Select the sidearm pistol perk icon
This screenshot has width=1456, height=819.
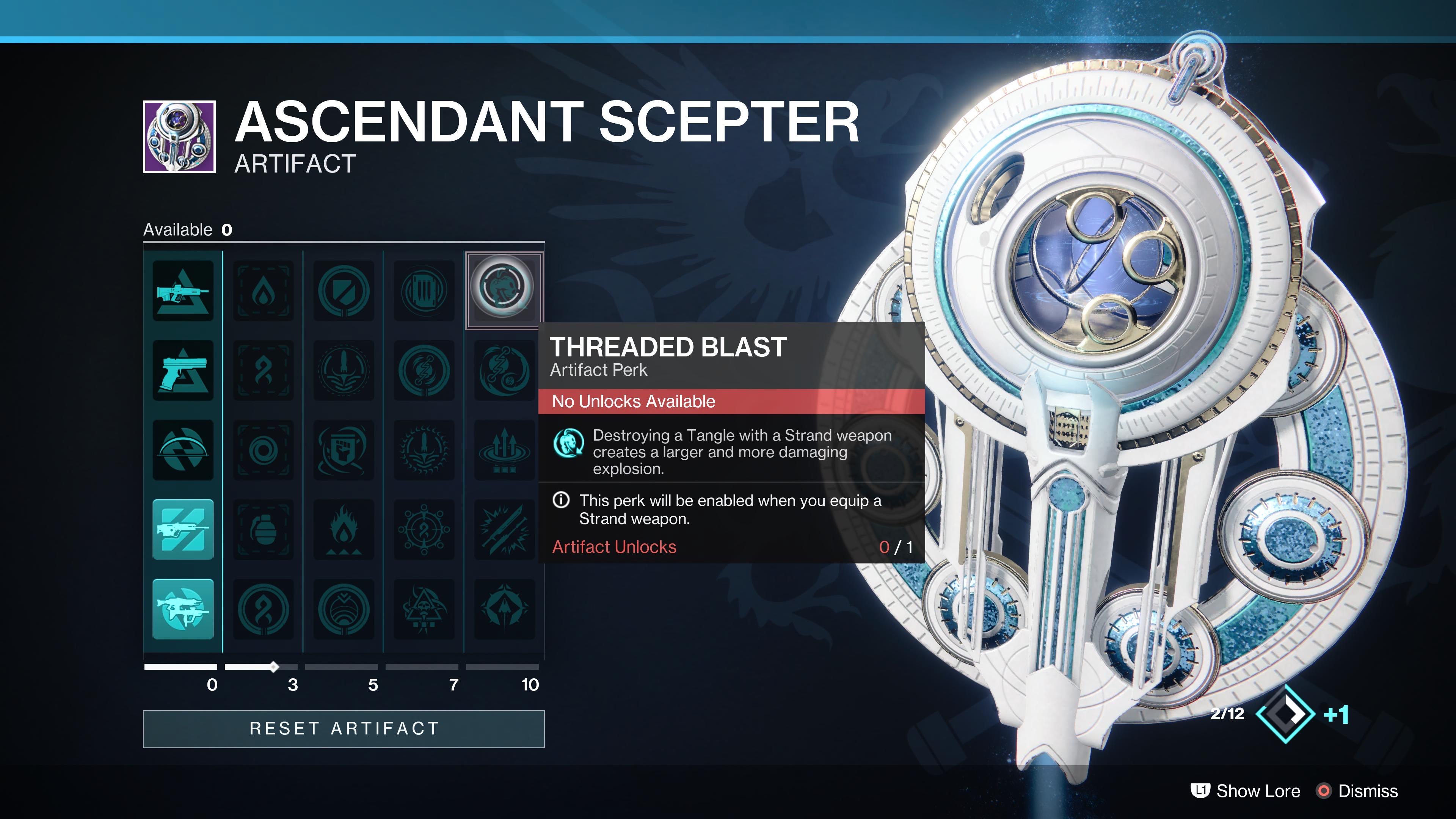click(x=183, y=371)
